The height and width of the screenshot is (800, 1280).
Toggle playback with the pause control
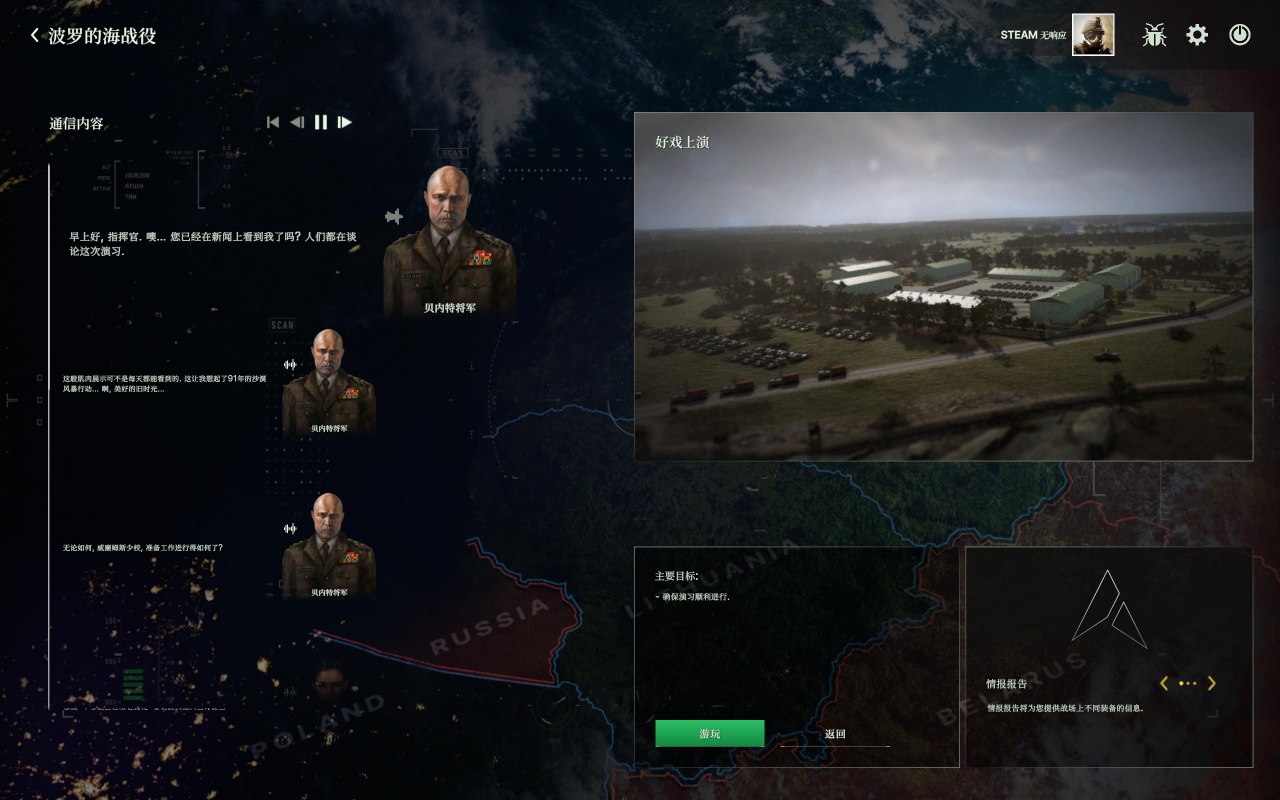320,122
